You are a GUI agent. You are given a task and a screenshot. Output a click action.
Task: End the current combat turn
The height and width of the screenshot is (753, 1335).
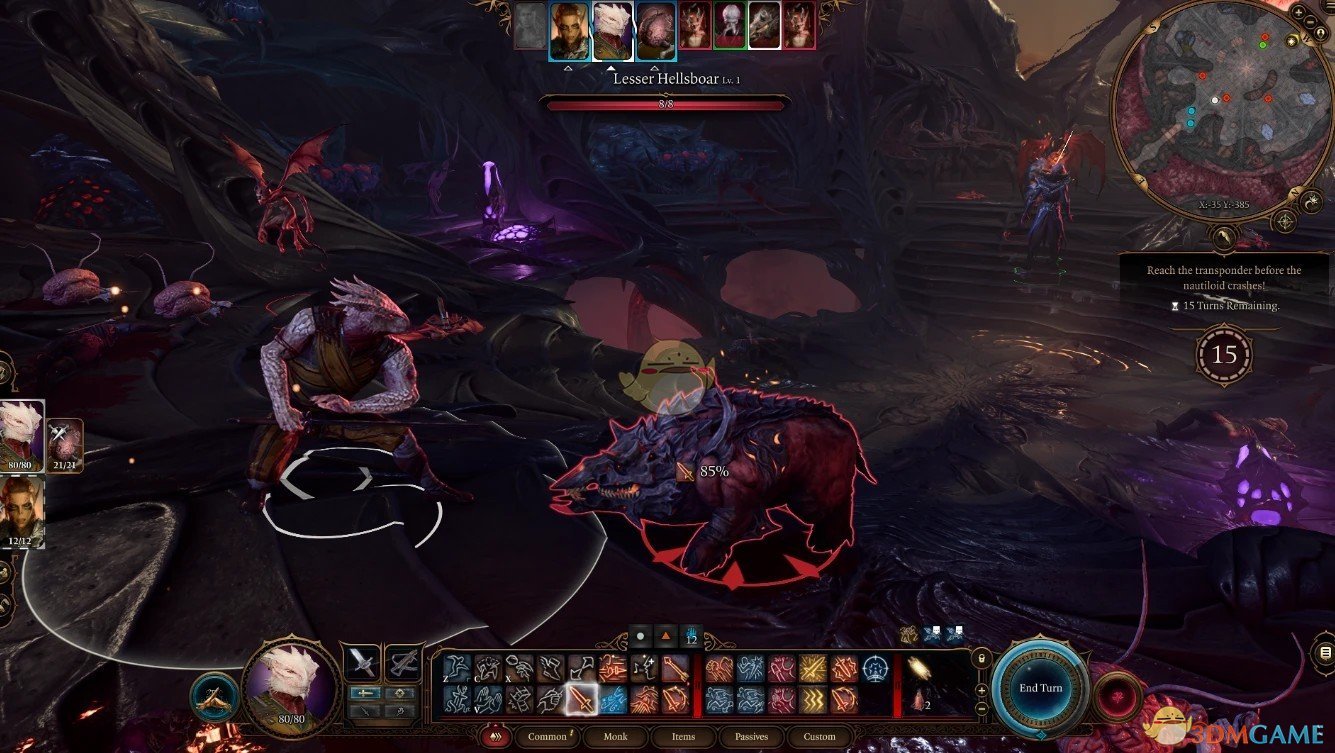[x=1040, y=688]
